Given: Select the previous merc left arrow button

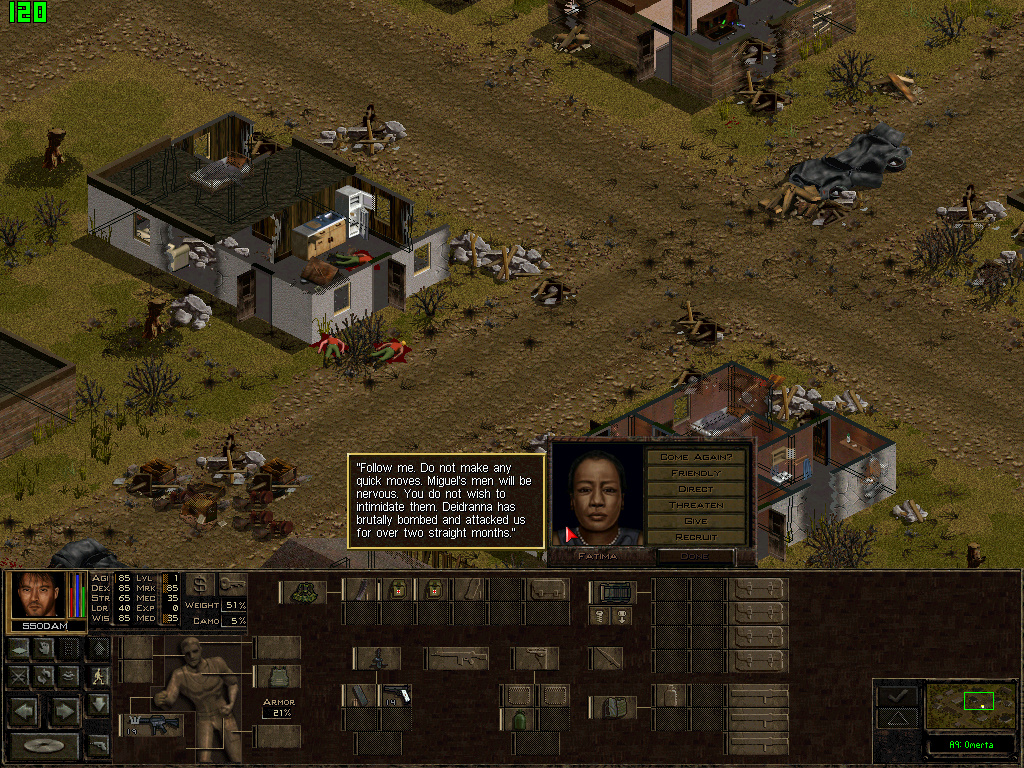Looking at the screenshot, I should pos(24,711).
